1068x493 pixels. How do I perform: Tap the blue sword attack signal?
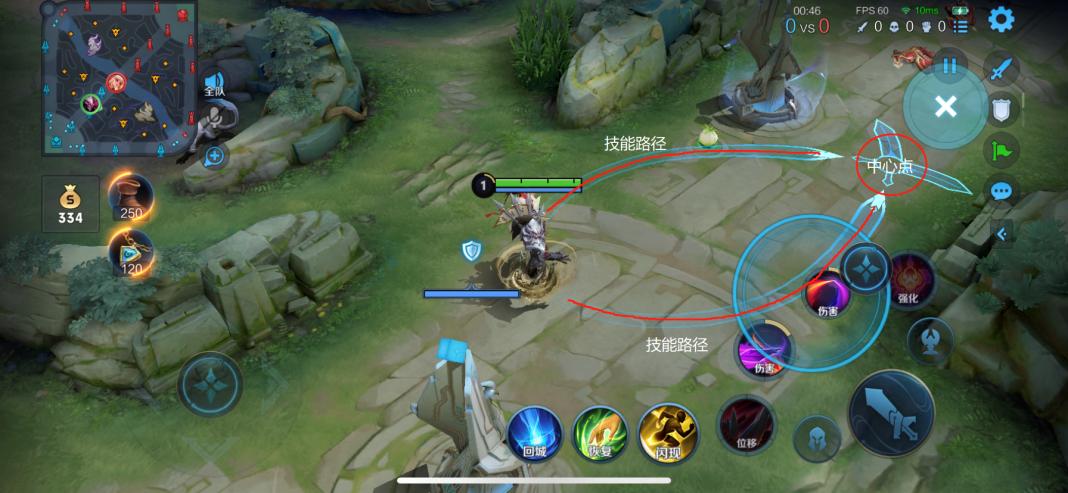pyautogui.click(x=1001, y=68)
